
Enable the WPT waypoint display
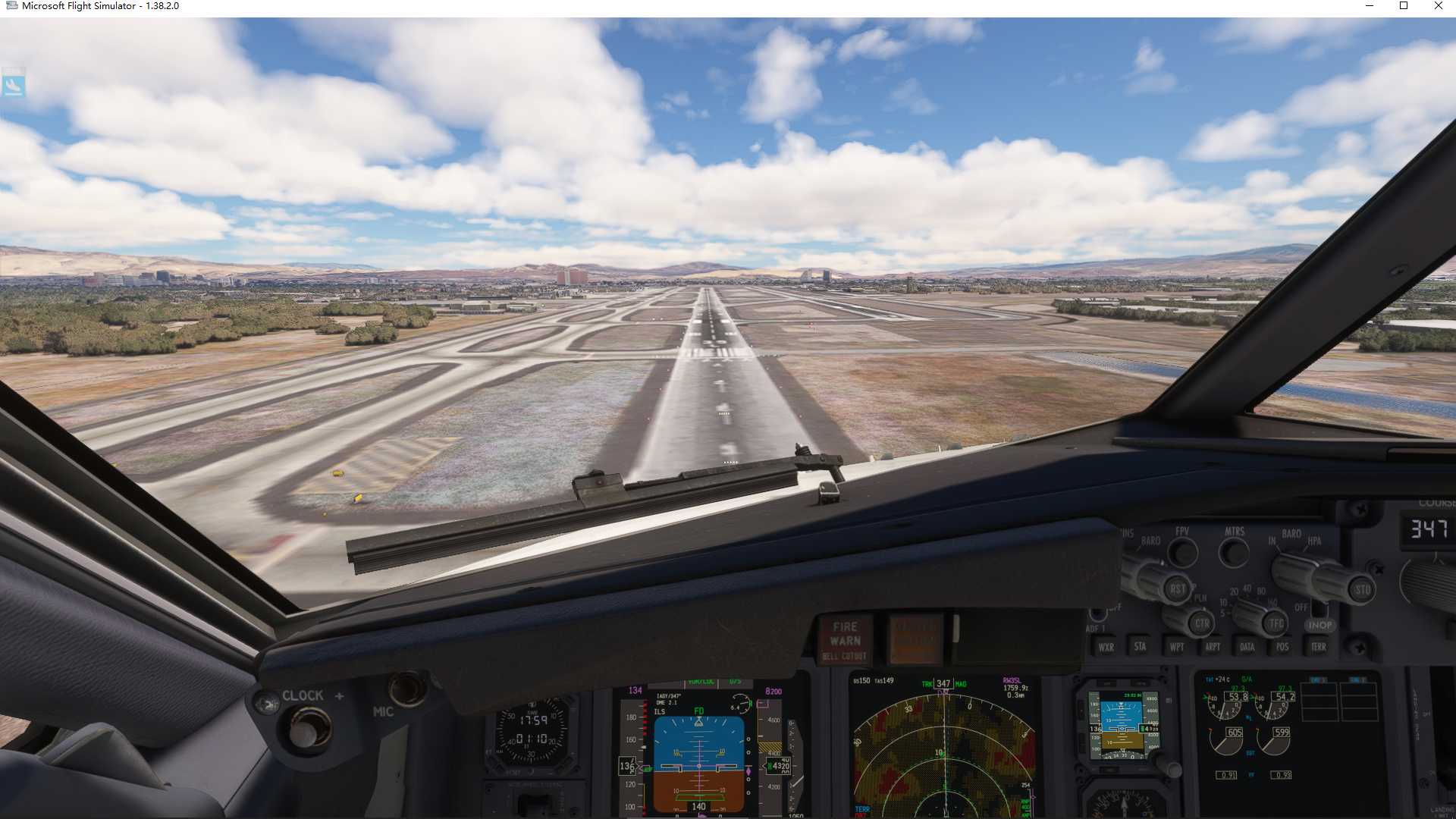1176,647
